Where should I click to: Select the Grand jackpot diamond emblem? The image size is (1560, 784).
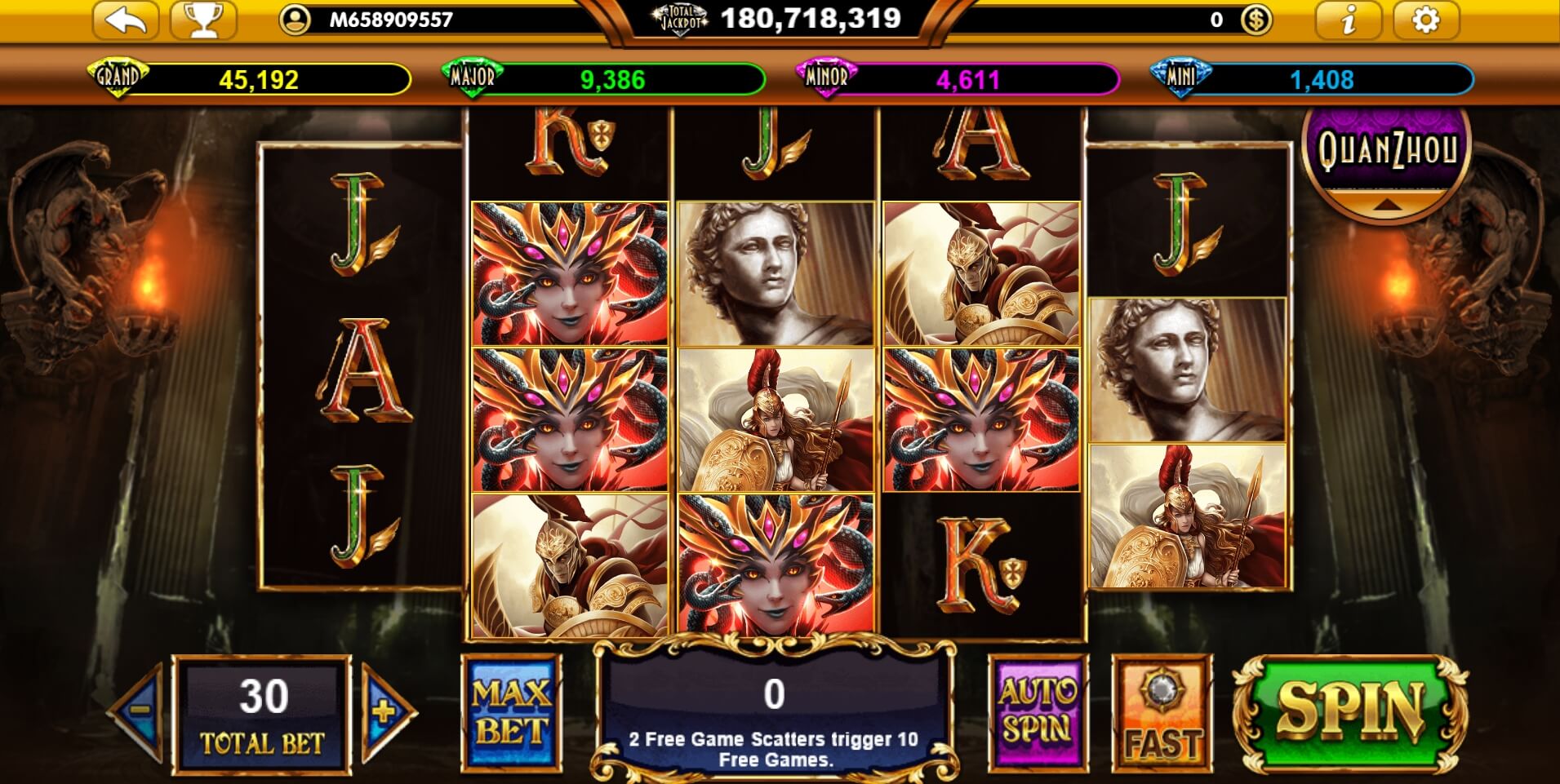(118, 76)
